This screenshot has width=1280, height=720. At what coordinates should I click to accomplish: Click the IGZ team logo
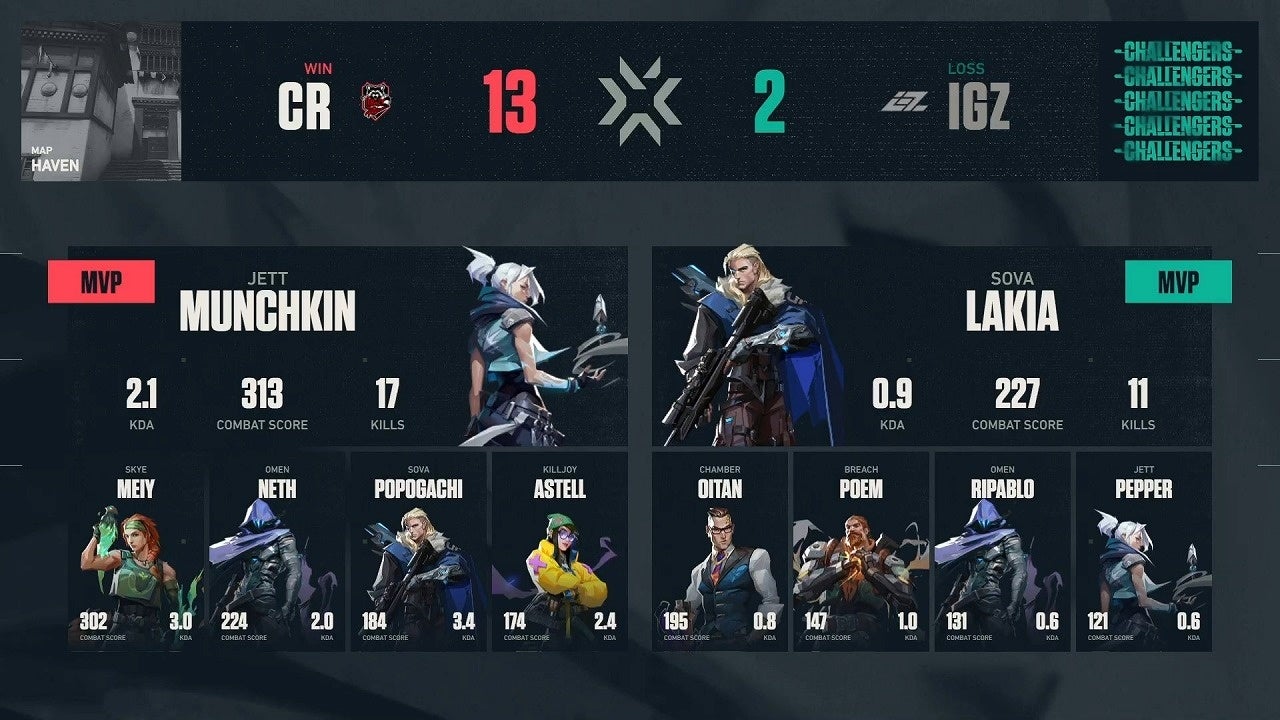[905, 101]
